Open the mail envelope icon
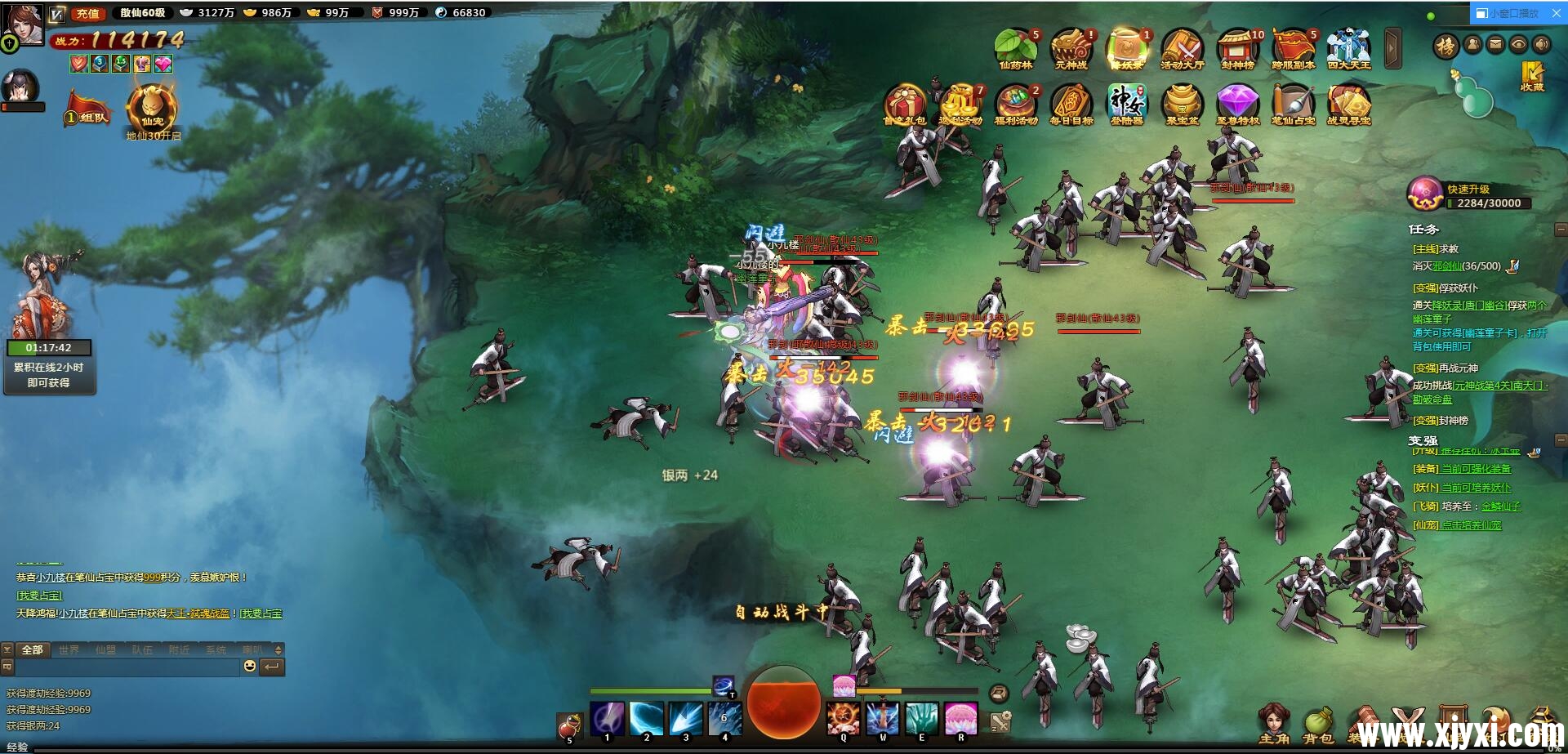 coord(1495,44)
